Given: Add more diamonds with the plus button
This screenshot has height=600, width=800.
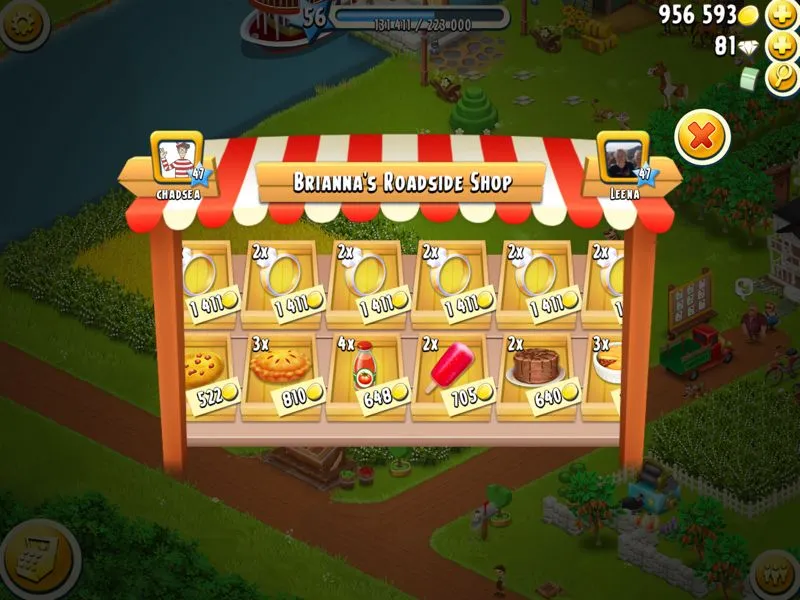Looking at the screenshot, I should [x=781, y=46].
